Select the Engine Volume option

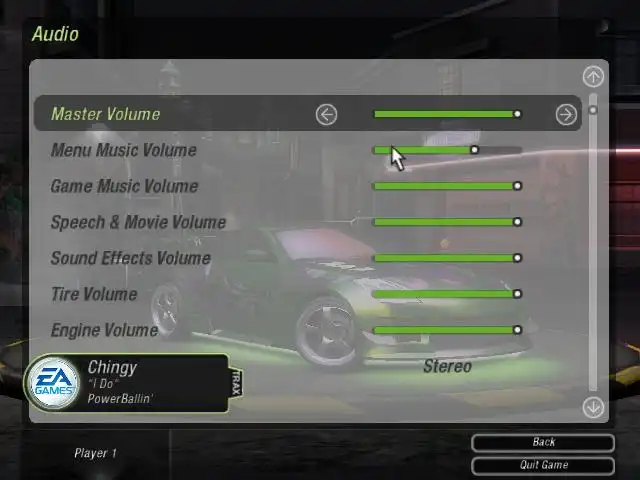104,330
